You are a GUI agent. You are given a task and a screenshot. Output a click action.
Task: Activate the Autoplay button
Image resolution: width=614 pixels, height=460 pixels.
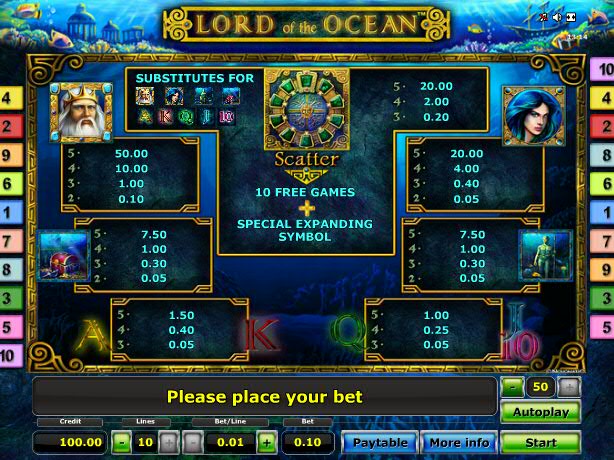[540, 411]
